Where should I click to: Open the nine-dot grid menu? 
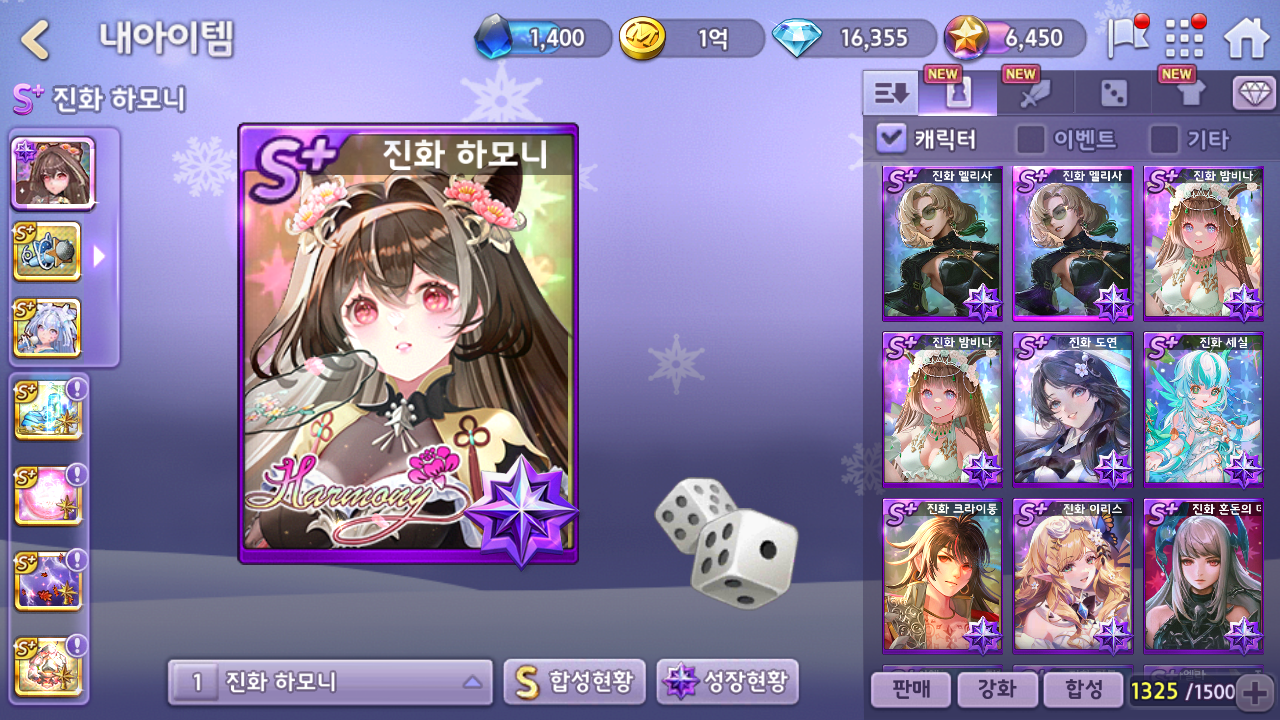pyautogui.click(x=1185, y=39)
